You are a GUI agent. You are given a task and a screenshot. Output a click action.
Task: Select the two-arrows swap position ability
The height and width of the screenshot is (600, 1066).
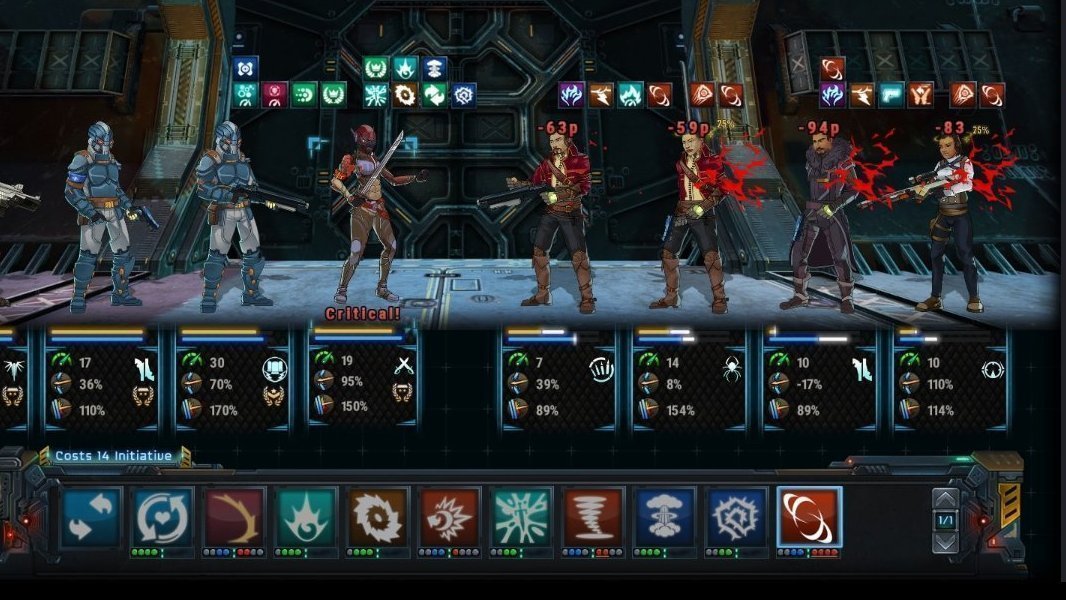[91, 516]
